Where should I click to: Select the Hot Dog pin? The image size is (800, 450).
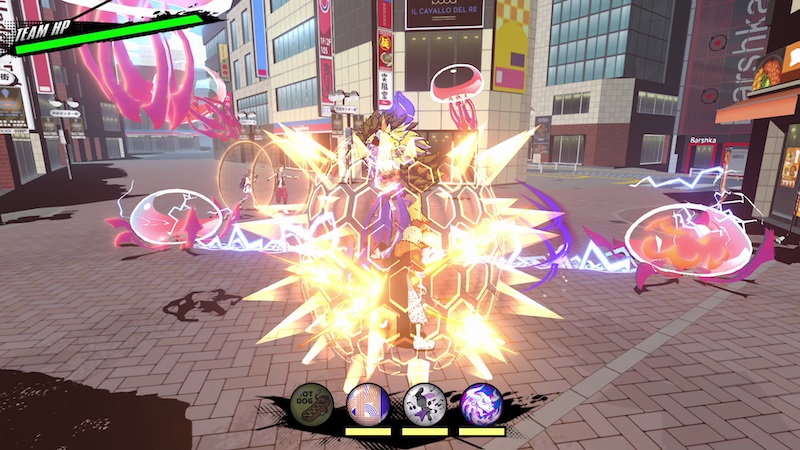pyautogui.click(x=309, y=403)
